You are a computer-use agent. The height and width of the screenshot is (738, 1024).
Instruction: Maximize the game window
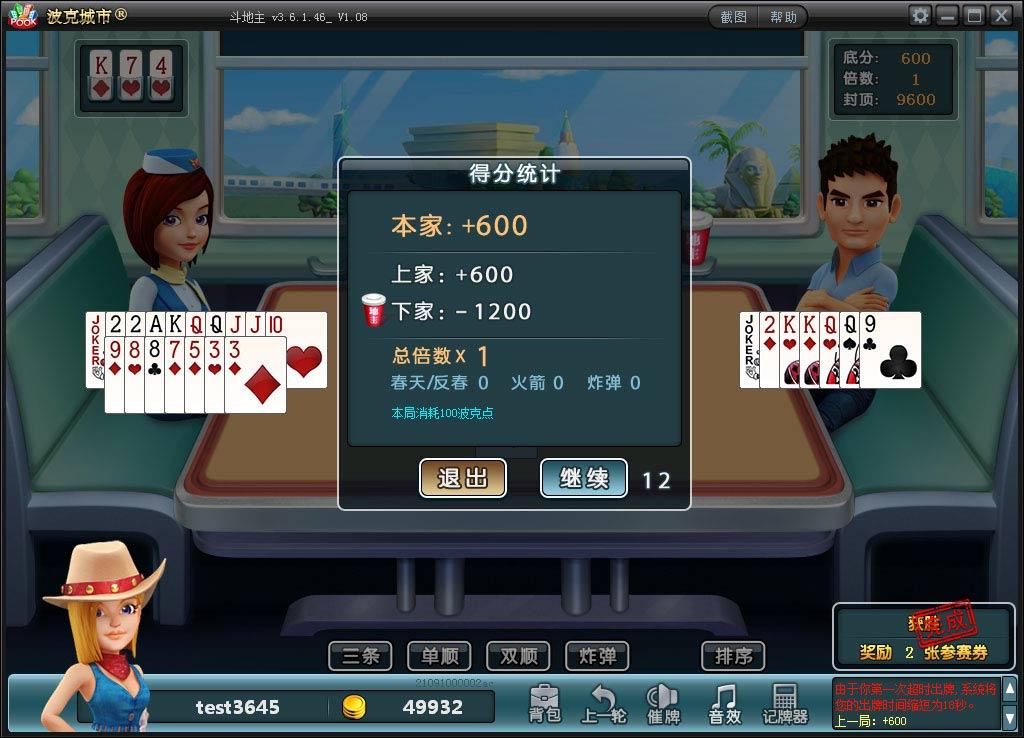coord(973,16)
